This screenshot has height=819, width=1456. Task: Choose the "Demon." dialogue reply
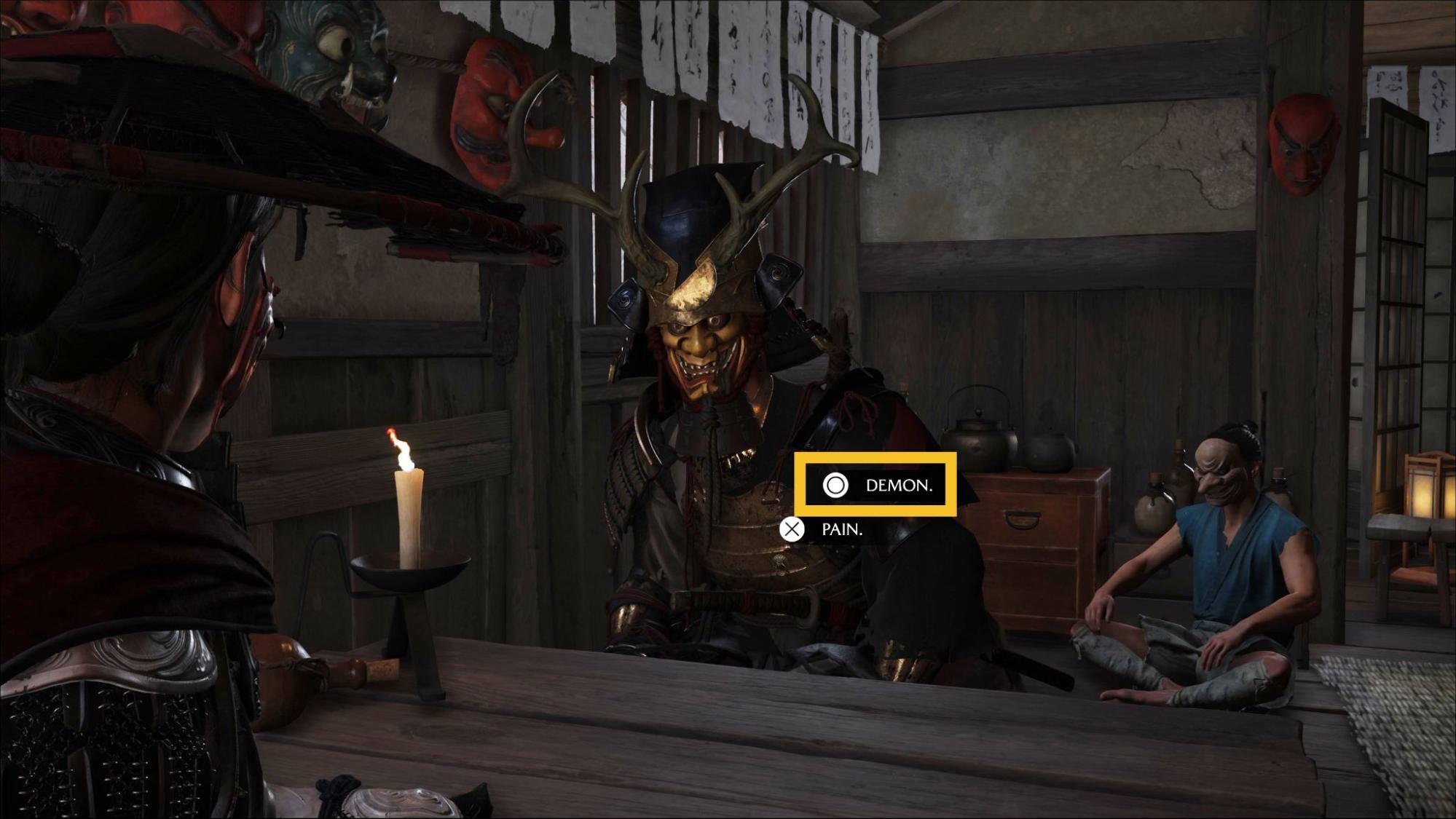(x=875, y=485)
